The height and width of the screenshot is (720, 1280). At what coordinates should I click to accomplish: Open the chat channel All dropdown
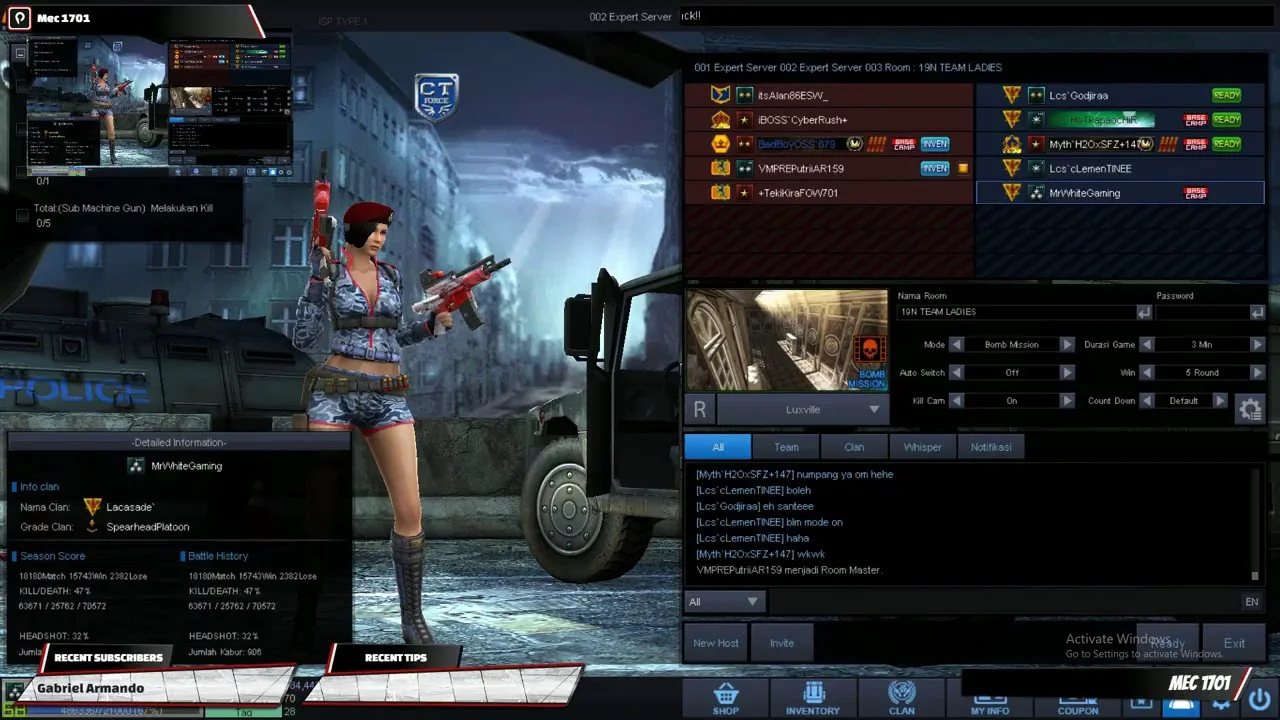coord(724,601)
